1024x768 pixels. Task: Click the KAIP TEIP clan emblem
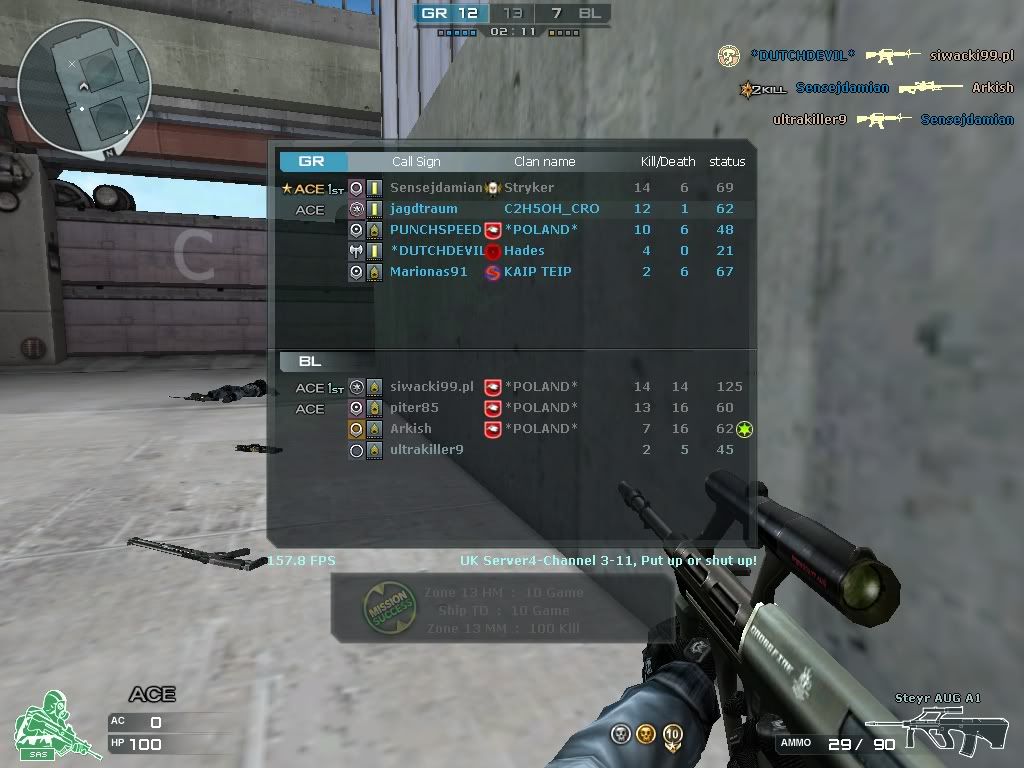tap(493, 272)
